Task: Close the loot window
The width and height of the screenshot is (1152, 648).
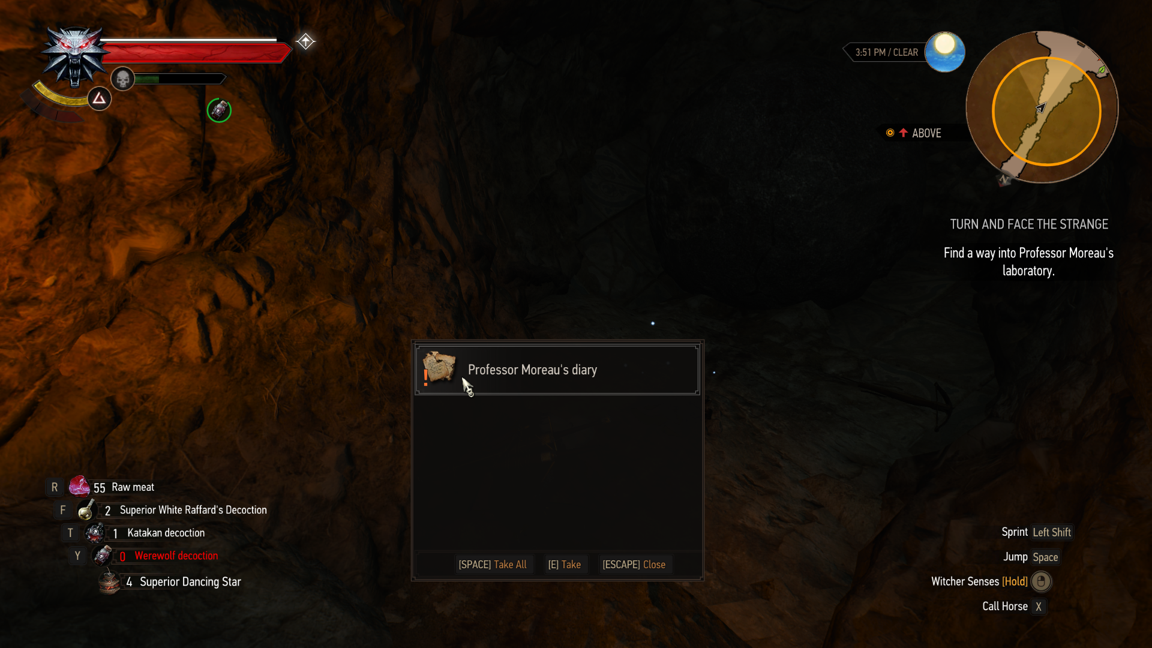Action: point(633,565)
